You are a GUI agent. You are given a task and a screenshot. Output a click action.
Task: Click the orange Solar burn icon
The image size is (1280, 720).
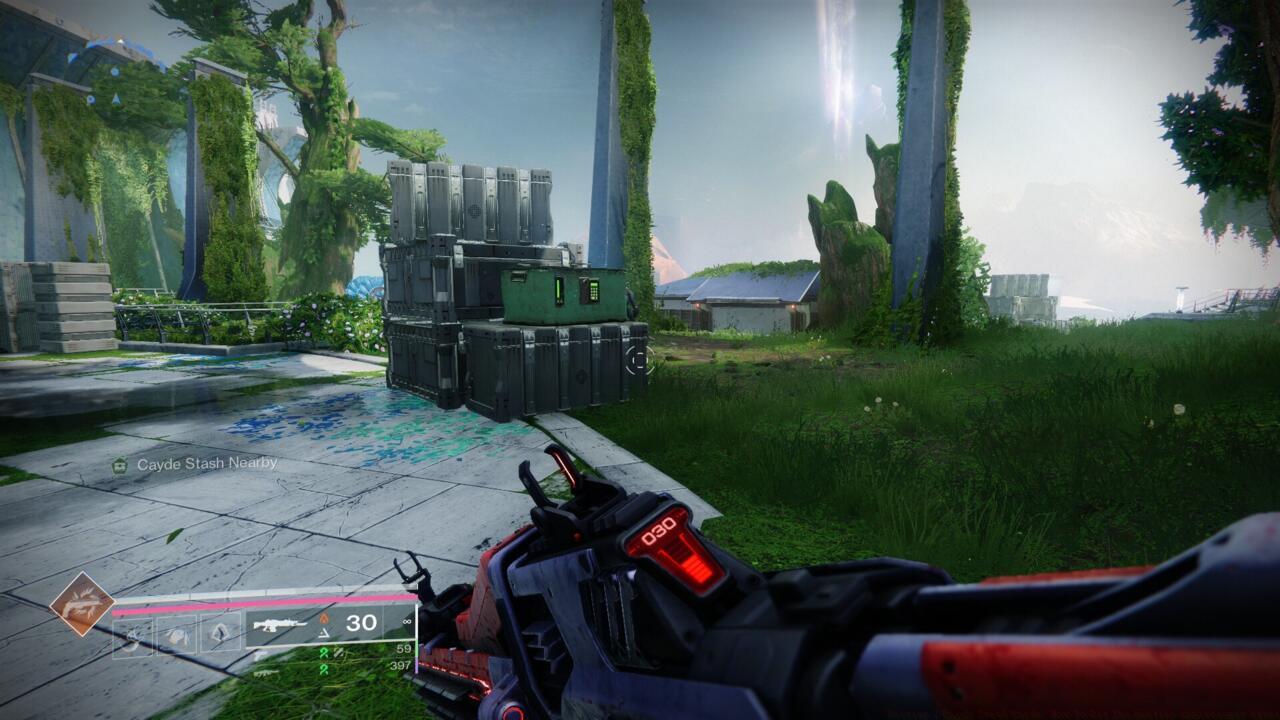tap(324, 619)
